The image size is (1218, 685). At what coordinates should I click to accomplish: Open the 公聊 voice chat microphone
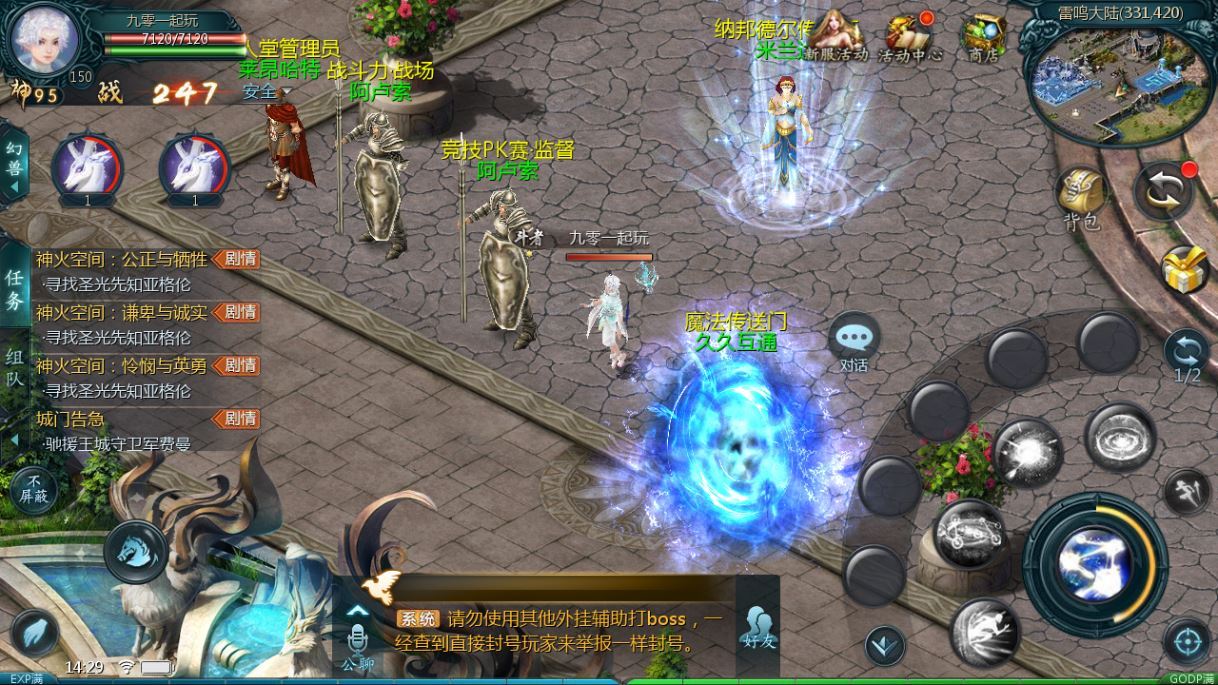(x=357, y=643)
